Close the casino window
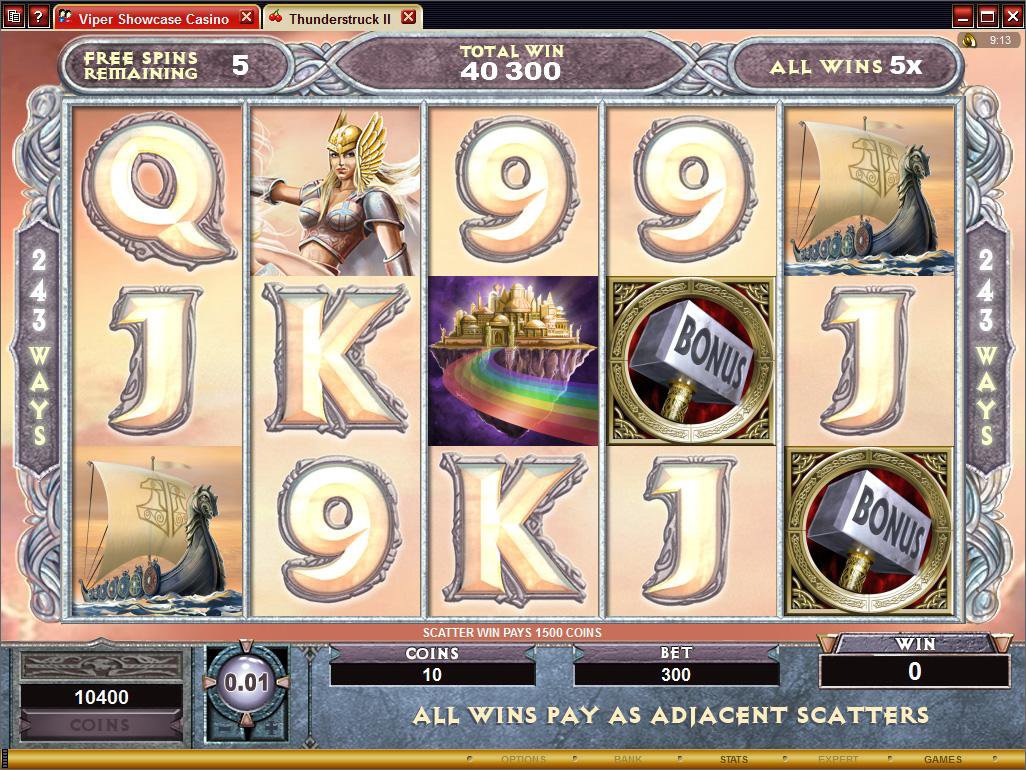Viewport: 1026px width, 770px height. (x=1011, y=16)
